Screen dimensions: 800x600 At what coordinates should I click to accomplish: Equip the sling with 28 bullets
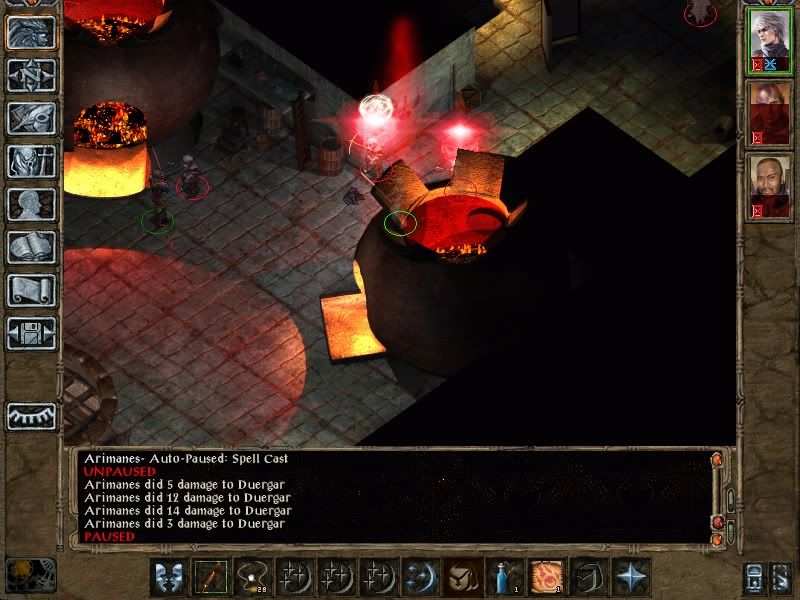pyautogui.click(x=252, y=577)
